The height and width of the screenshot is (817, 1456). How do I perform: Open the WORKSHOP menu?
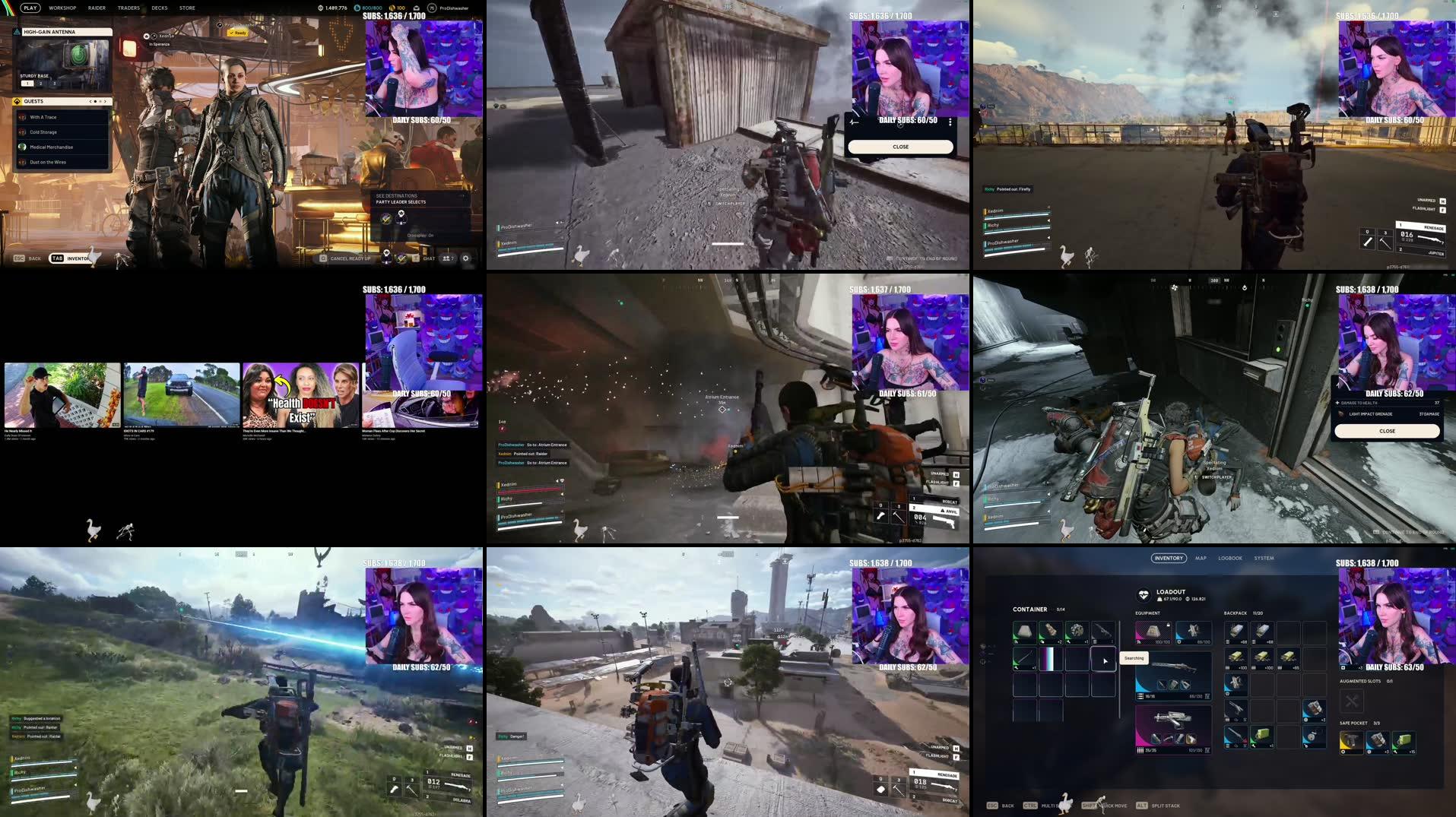click(x=62, y=8)
